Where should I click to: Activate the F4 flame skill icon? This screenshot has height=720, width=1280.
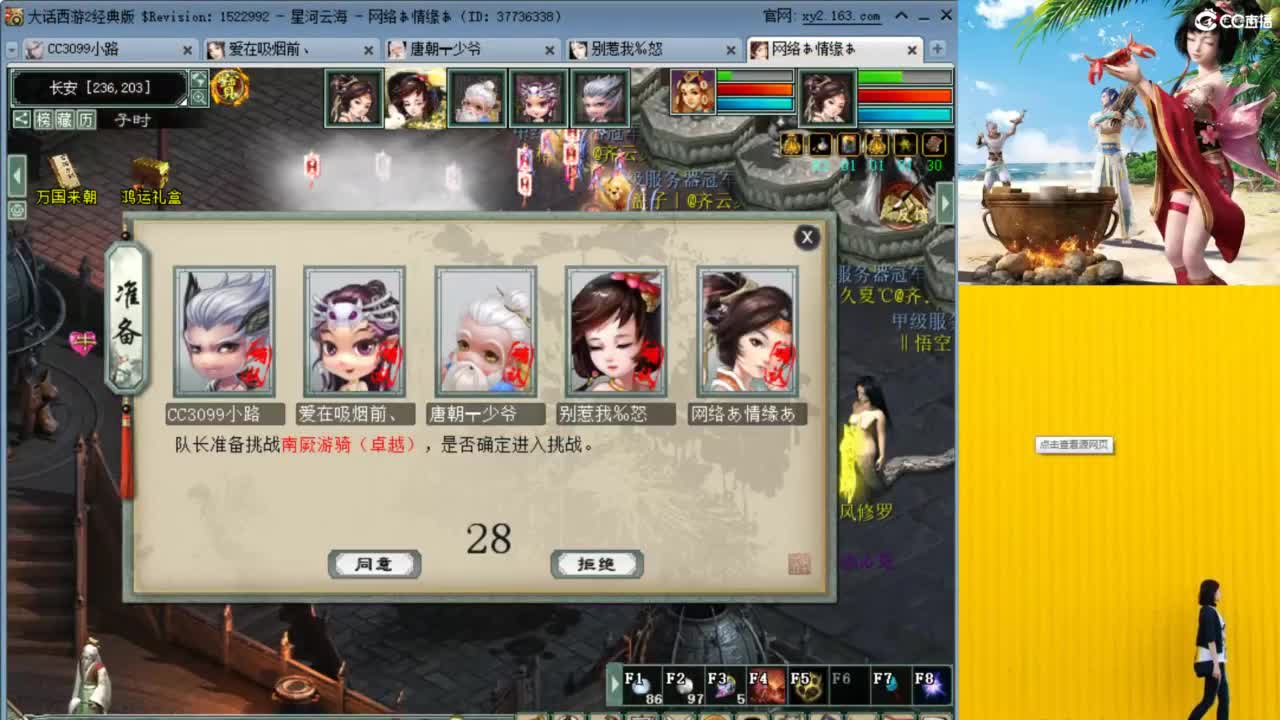point(766,684)
